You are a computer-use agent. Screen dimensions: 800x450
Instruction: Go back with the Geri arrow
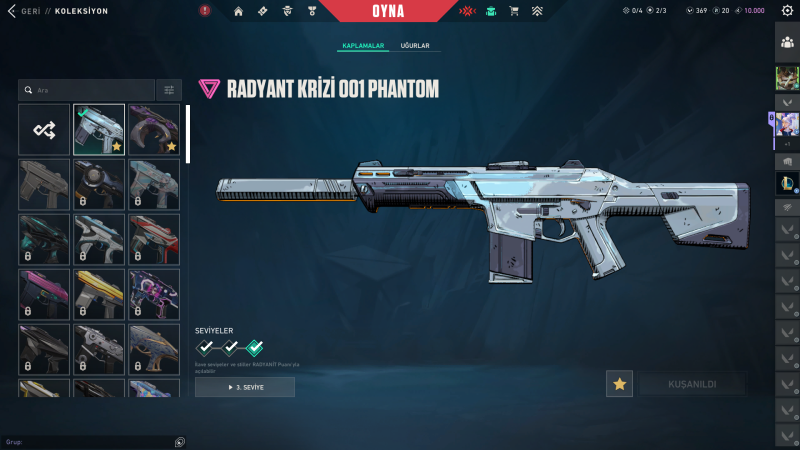[10, 11]
